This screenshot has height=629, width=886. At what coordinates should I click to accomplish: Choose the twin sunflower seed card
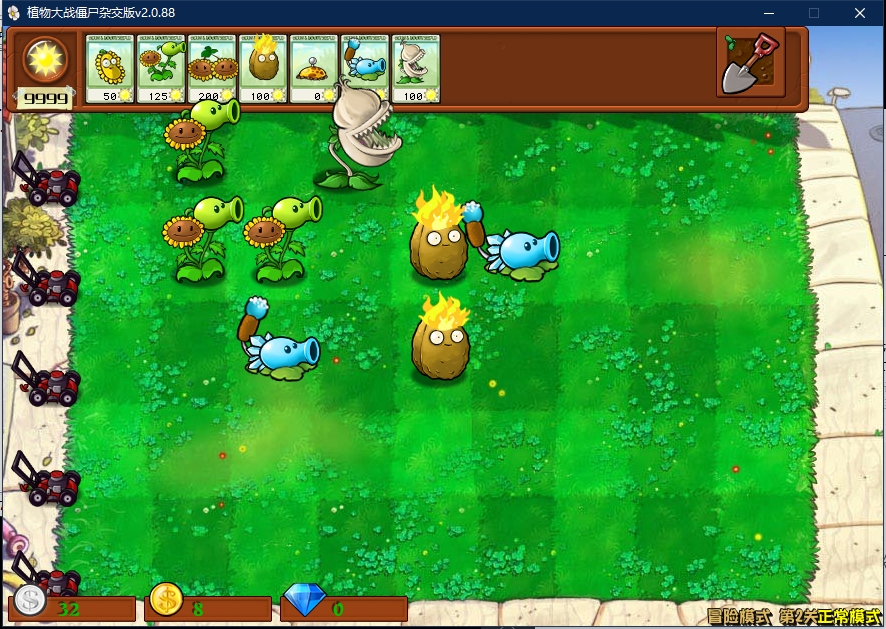tap(212, 68)
